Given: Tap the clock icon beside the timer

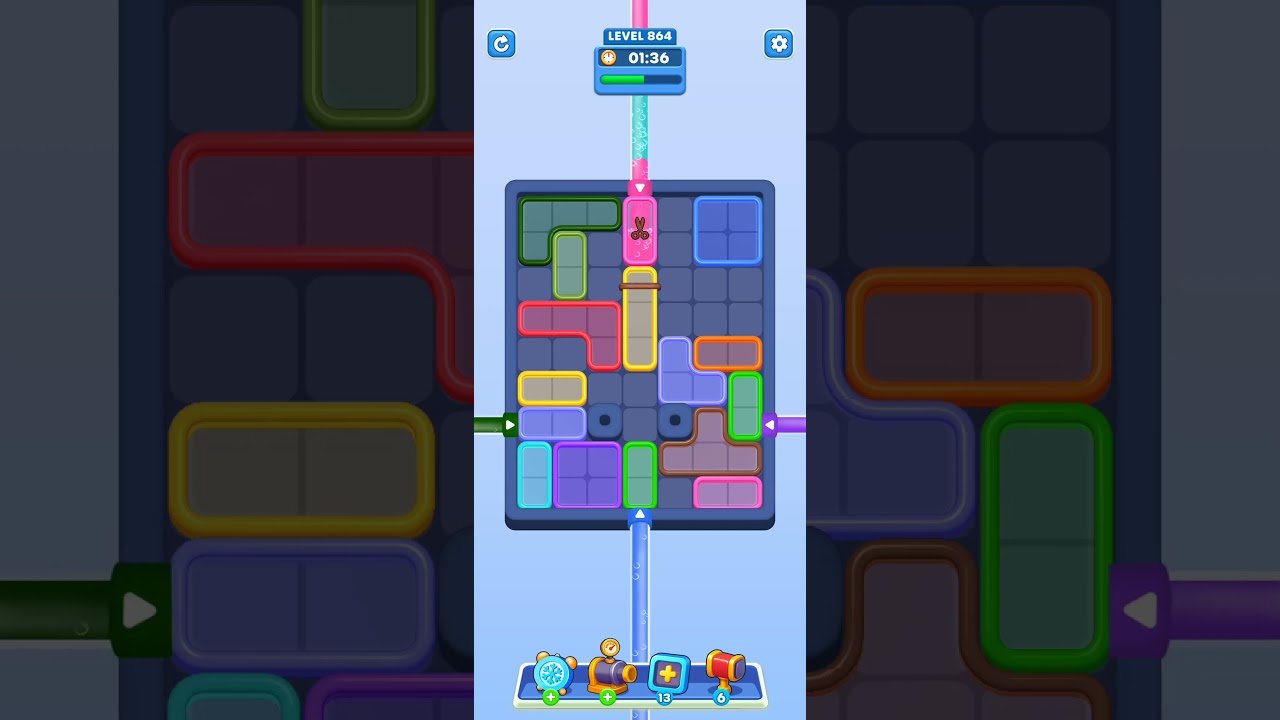Looking at the screenshot, I should 609,58.
